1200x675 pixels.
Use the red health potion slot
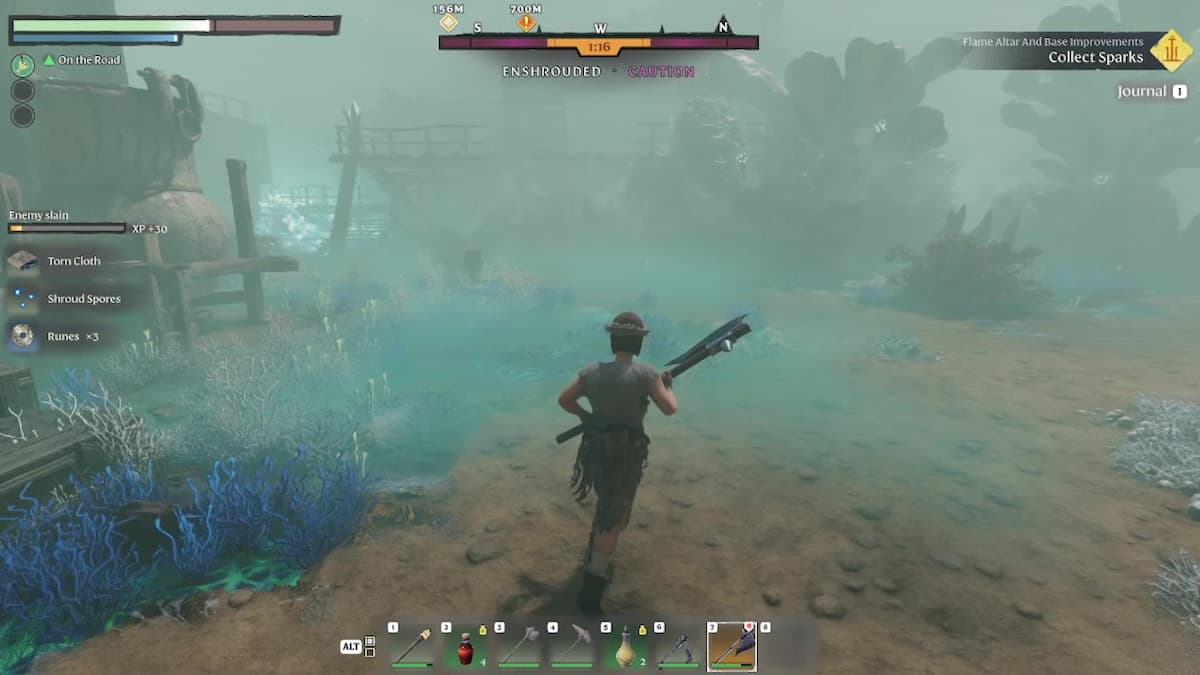click(466, 646)
